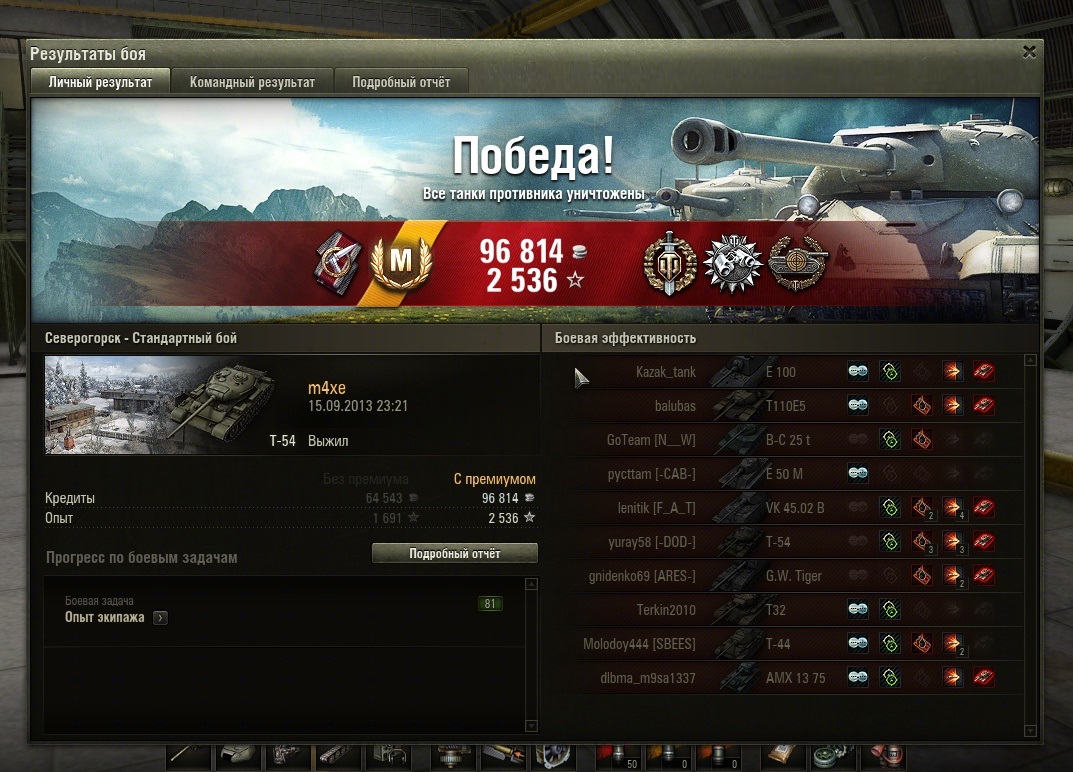Choose the gnidenko69 G.W. Tiger row
The height and width of the screenshot is (772, 1073).
tap(790, 576)
